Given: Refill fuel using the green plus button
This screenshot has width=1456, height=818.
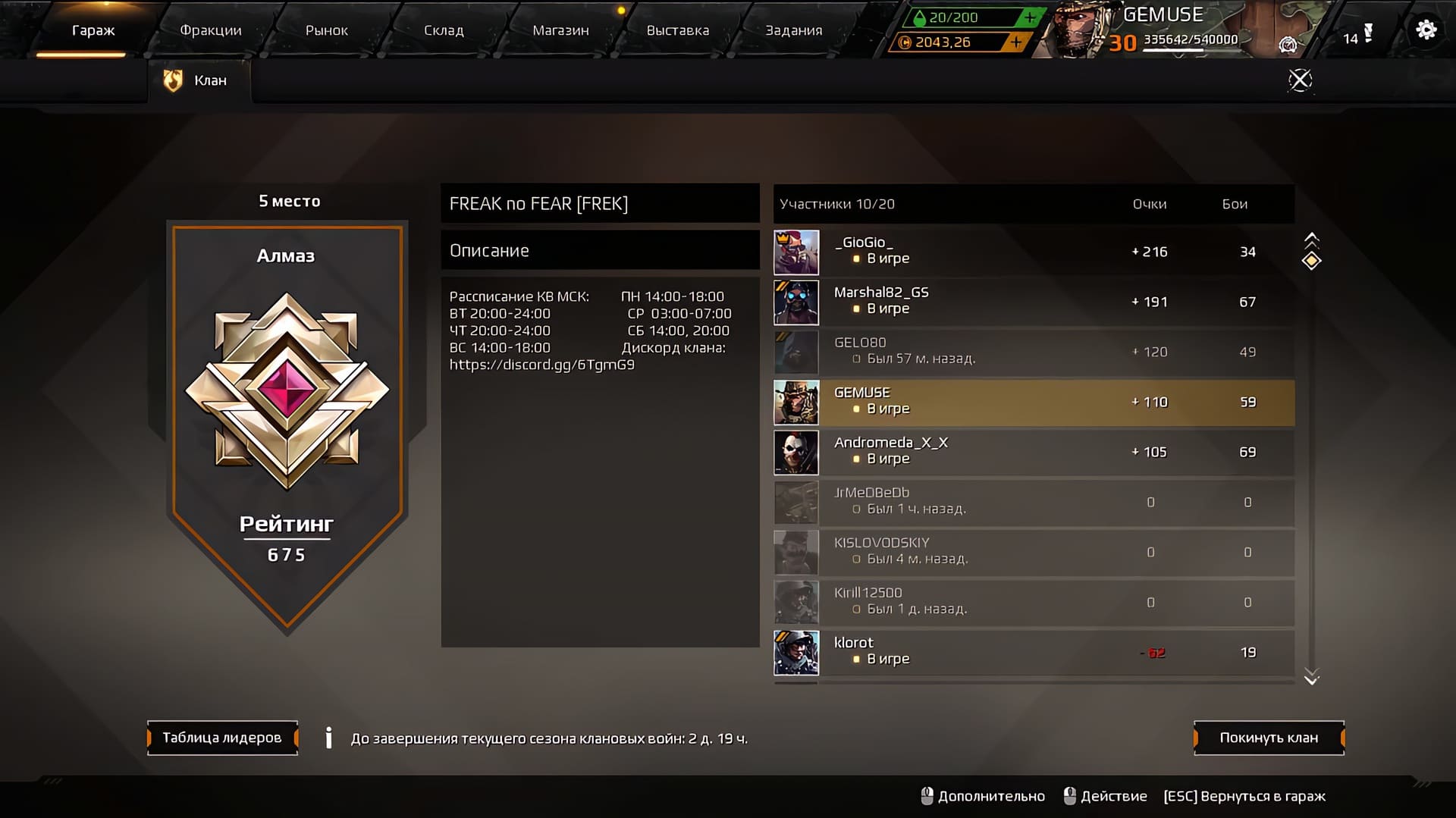Looking at the screenshot, I should pos(1029,17).
